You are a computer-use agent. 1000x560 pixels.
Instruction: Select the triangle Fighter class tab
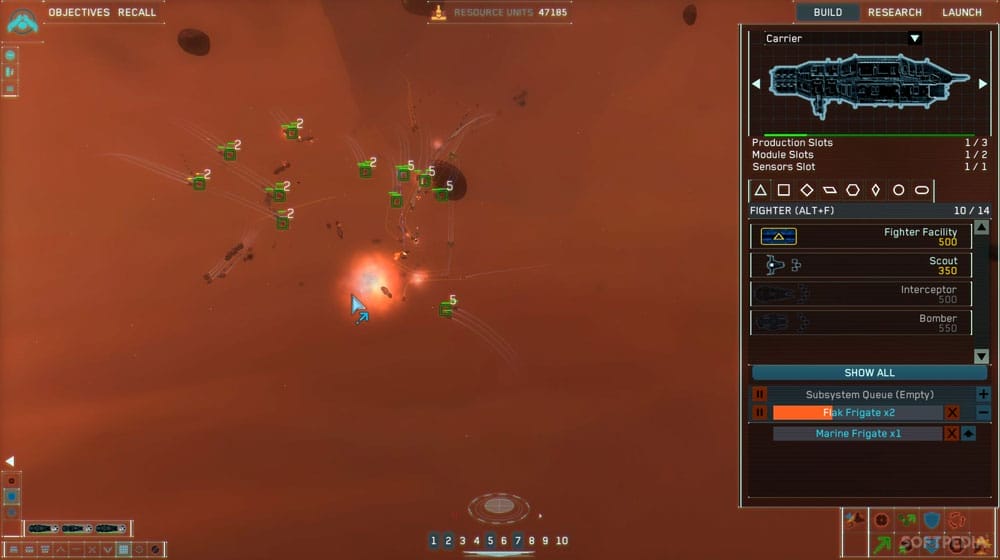760,190
